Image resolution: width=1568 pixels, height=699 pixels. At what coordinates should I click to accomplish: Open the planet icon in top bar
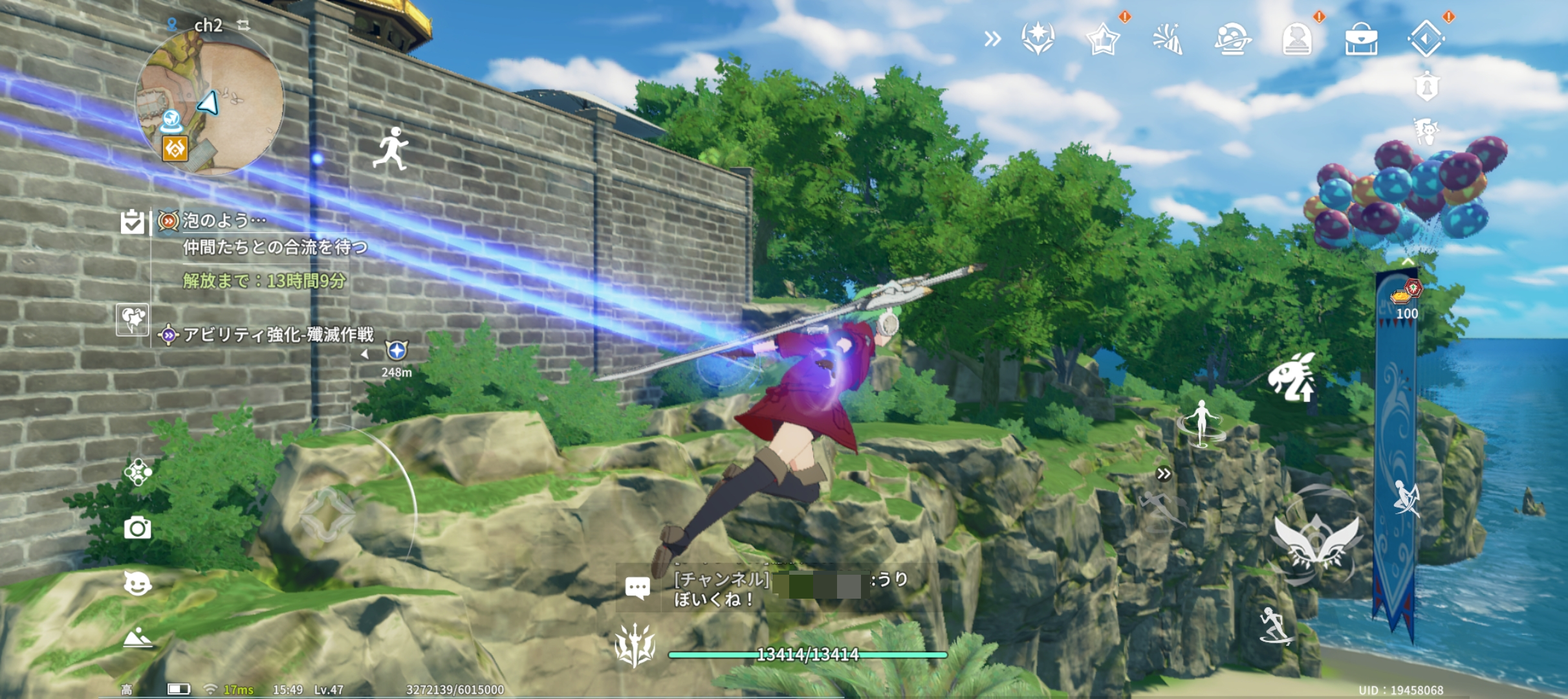coord(1232,39)
